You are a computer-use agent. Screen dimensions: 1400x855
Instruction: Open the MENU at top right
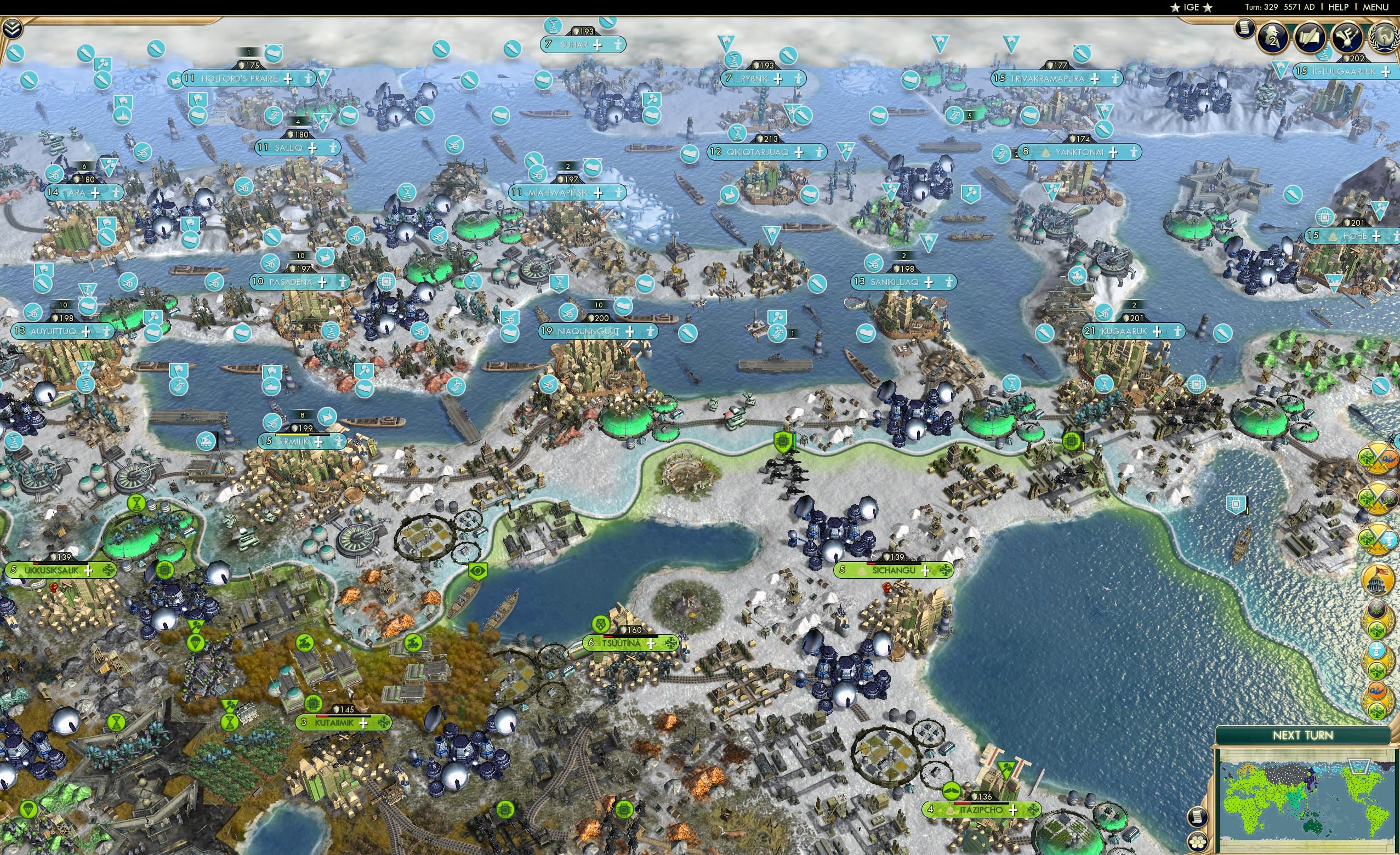(1375, 7)
